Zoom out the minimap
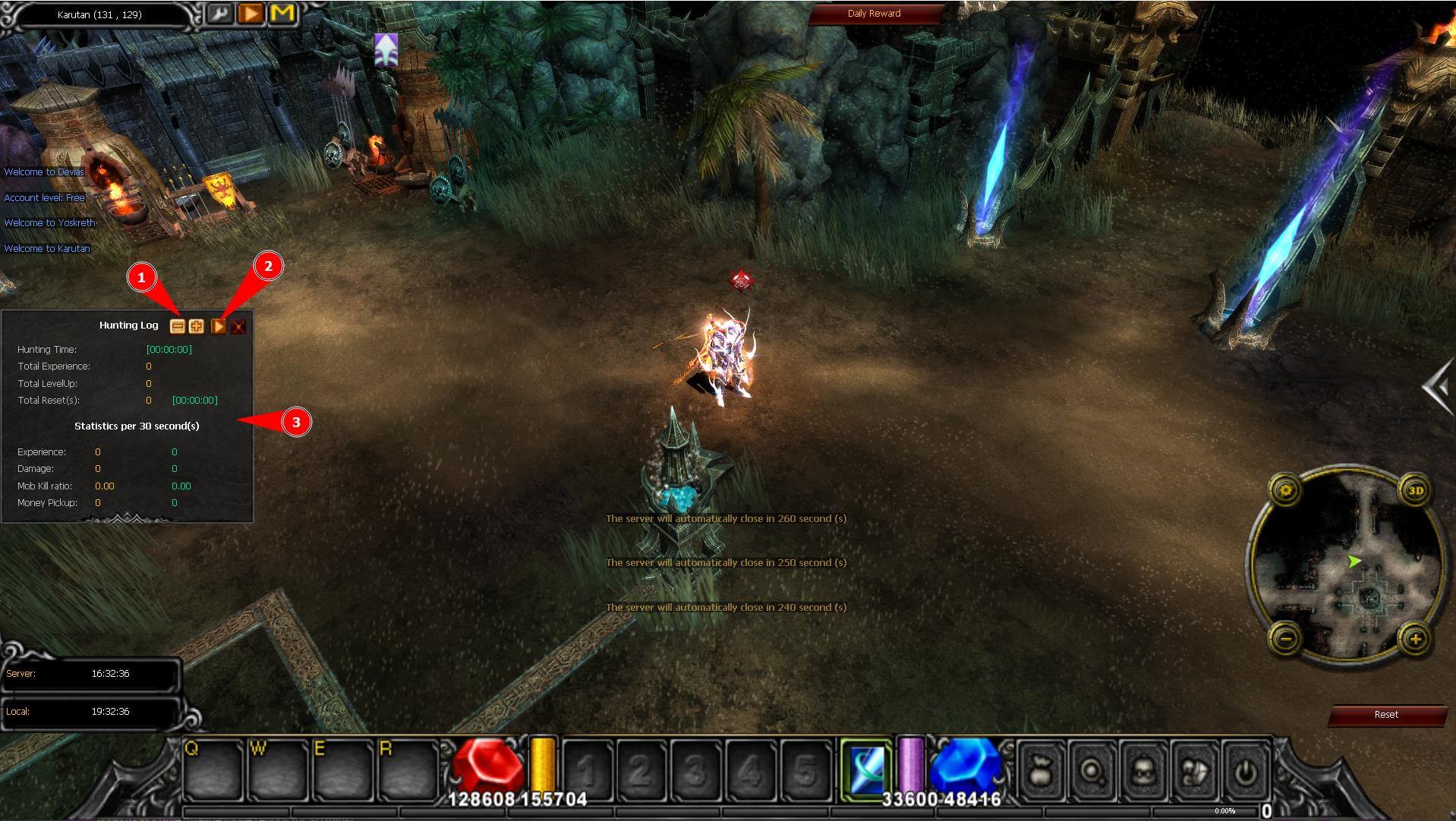This screenshot has width=1456, height=821. [x=1286, y=639]
